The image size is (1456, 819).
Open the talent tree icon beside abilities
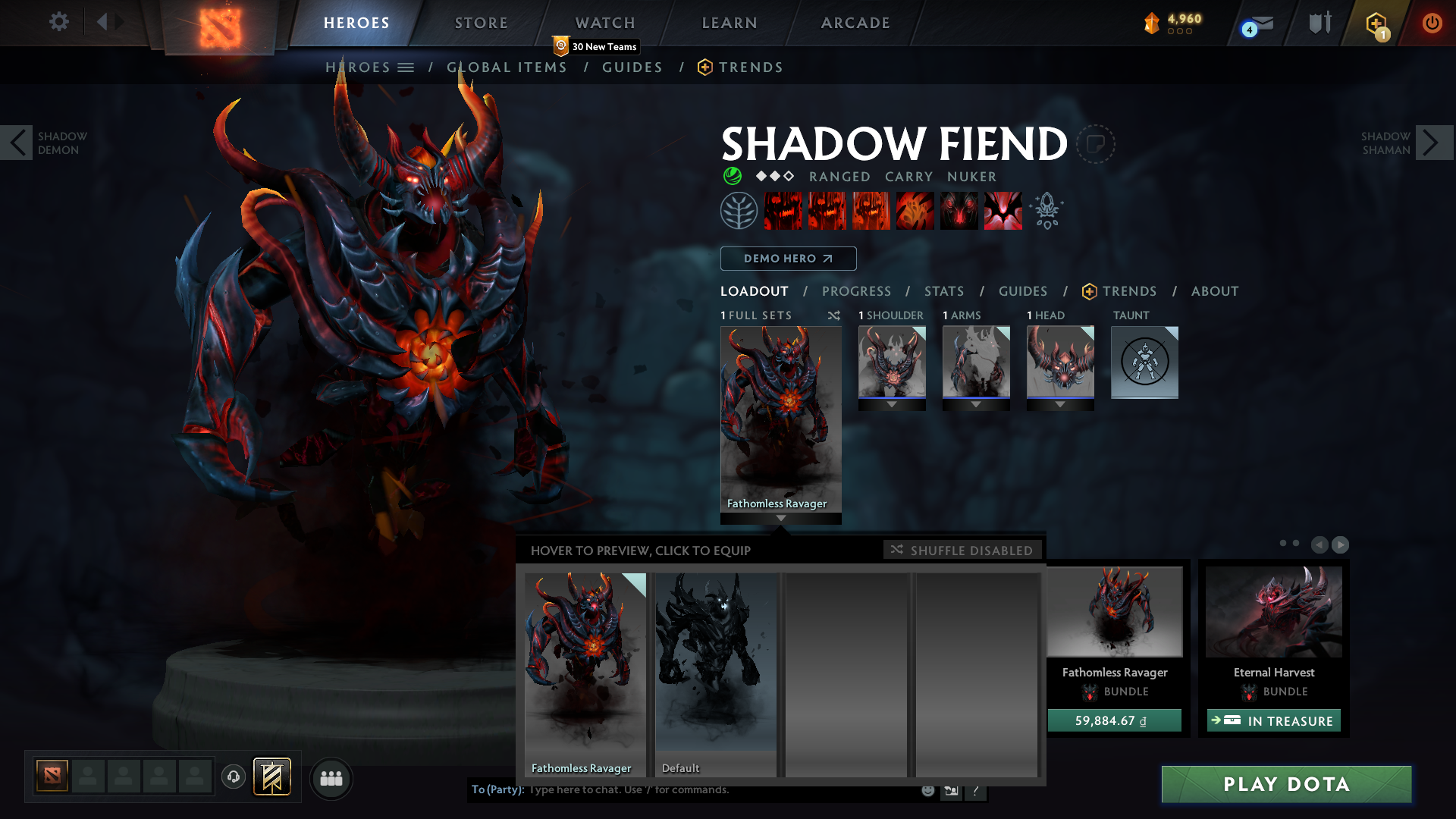point(739,210)
